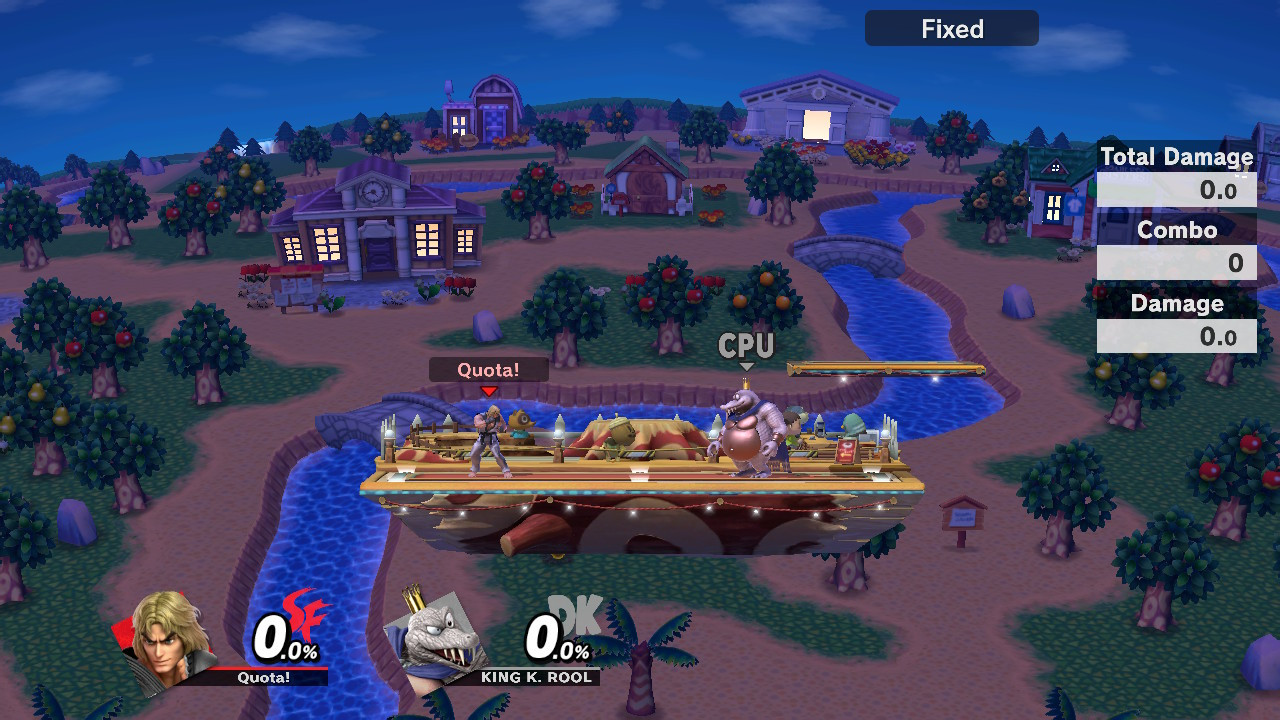Click the wooden signpost beside the stage

coord(962,515)
